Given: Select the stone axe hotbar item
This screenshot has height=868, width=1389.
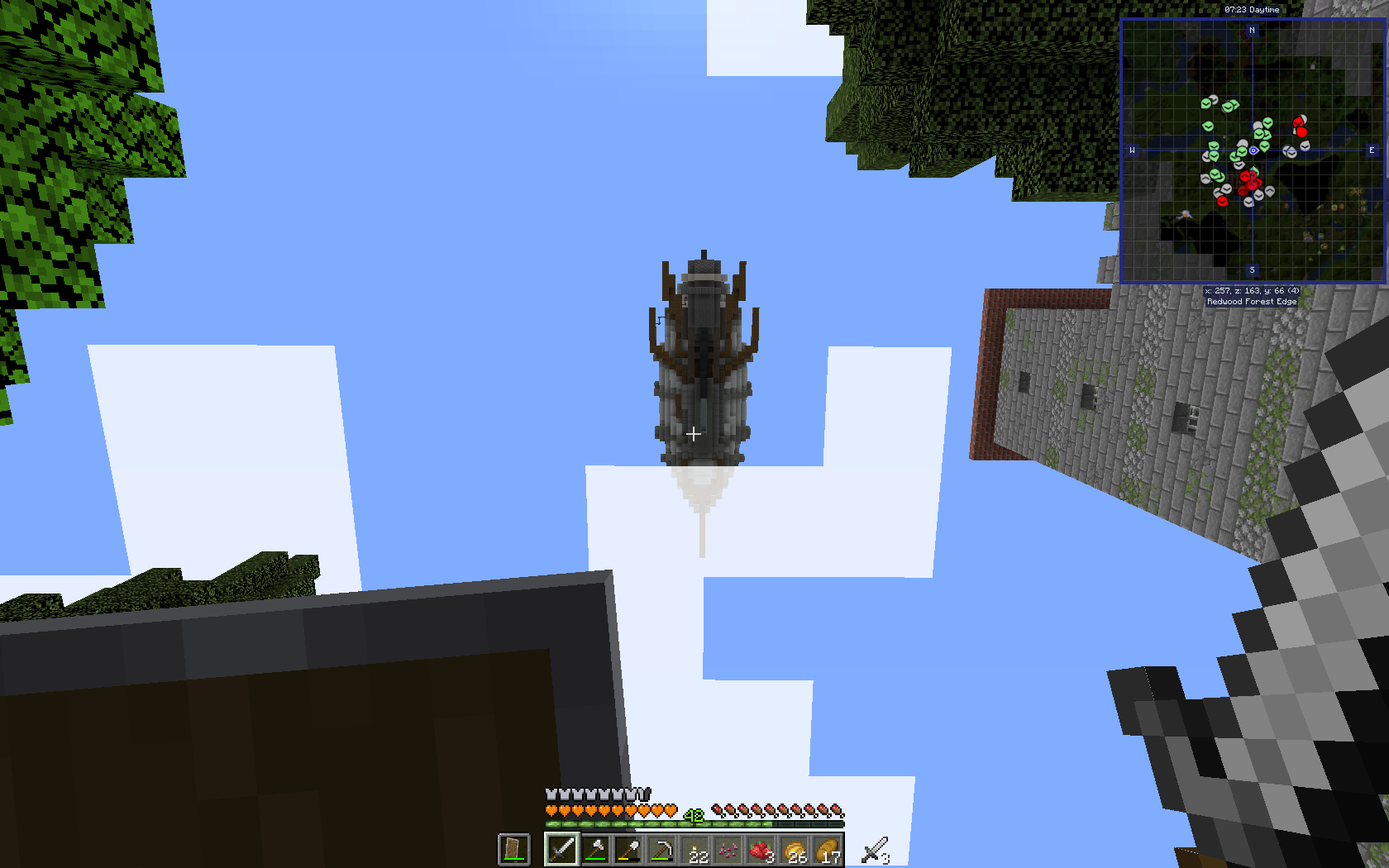Looking at the screenshot, I should [594, 850].
